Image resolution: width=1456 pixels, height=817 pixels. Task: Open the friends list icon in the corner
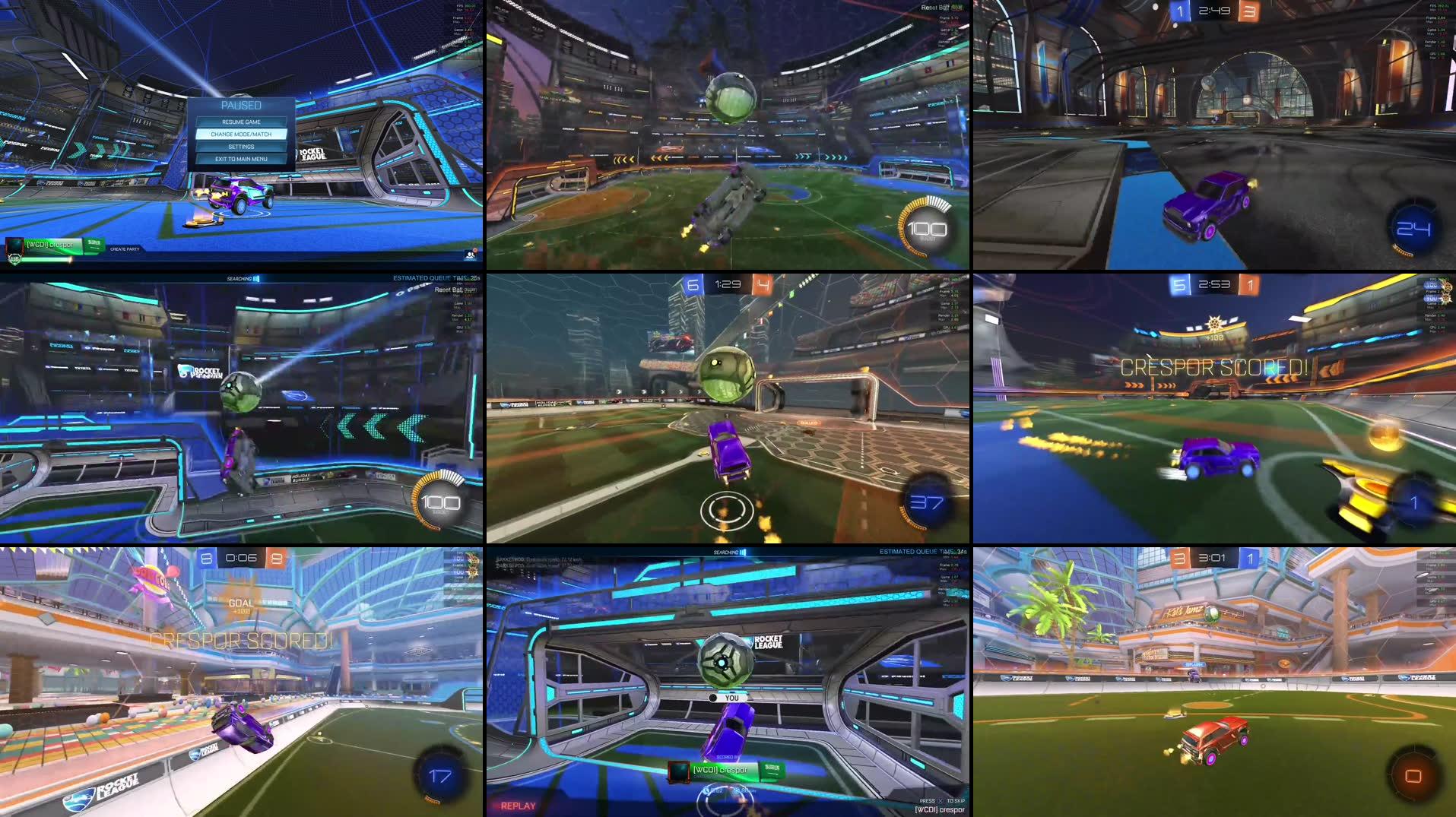(469, 256)
